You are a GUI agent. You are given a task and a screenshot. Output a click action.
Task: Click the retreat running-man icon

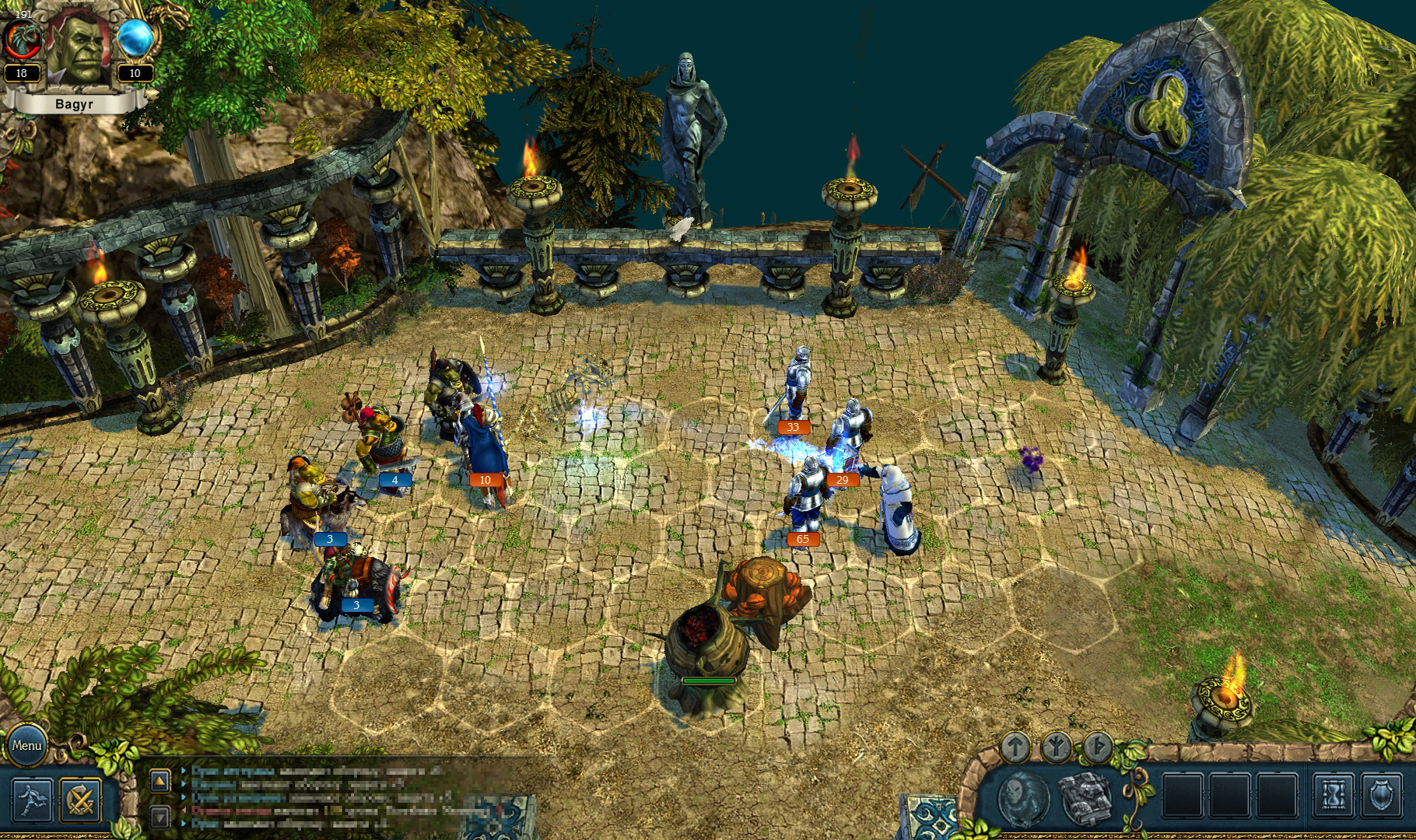[x=31, y=798]
